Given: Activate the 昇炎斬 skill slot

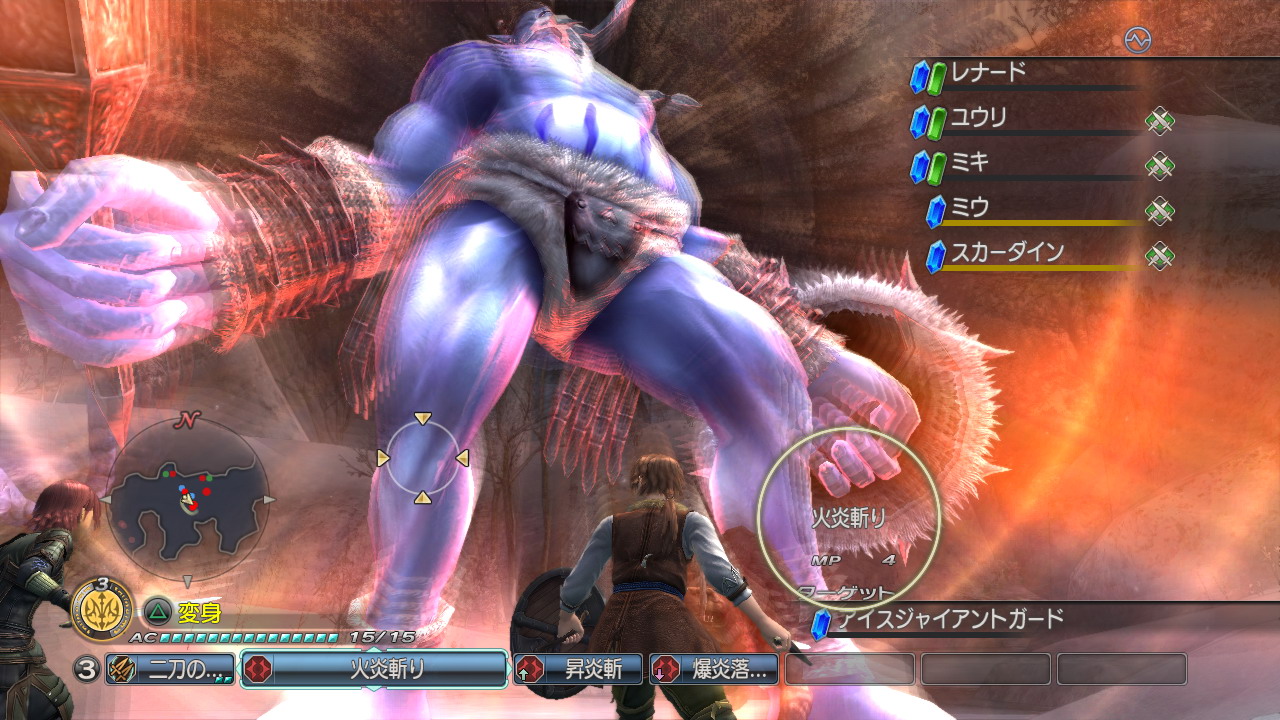Looking at the screenshot, I should click(578, 669).
